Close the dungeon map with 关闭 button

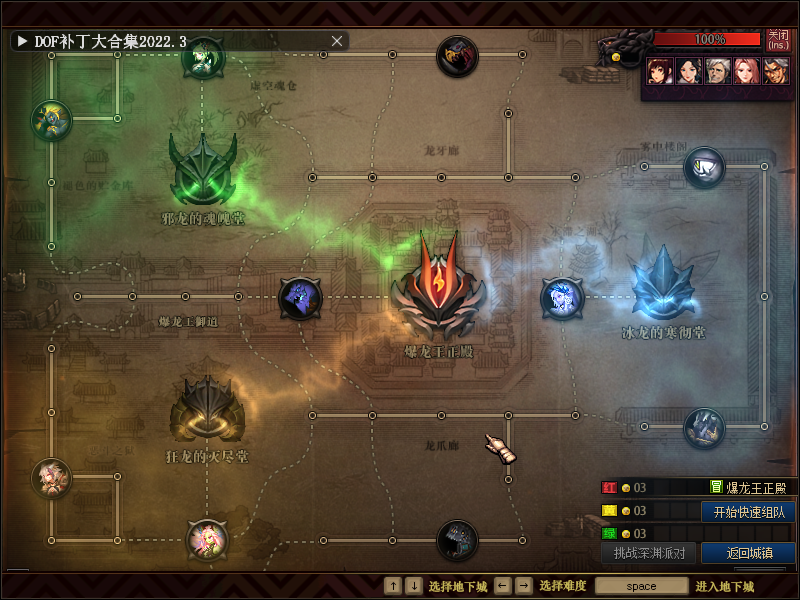(778, 40)
